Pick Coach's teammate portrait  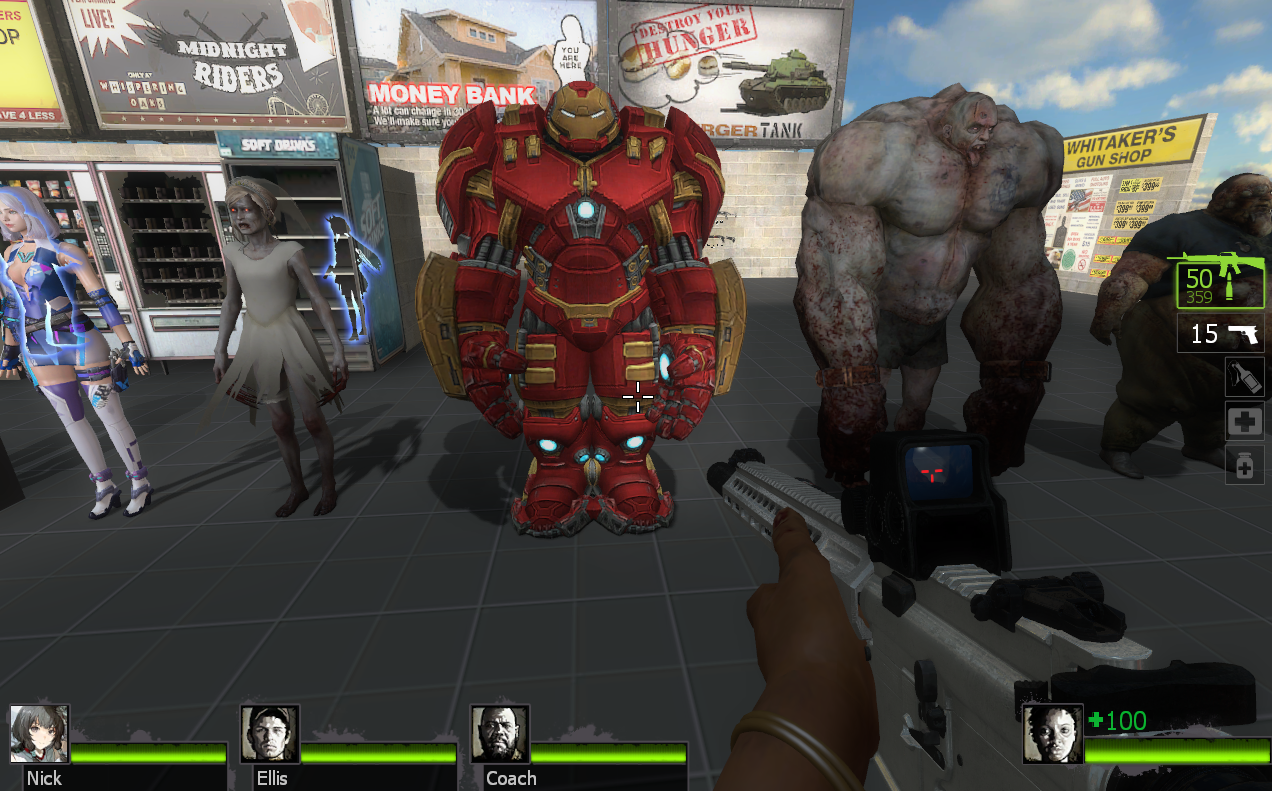click(x=500, y=734)
